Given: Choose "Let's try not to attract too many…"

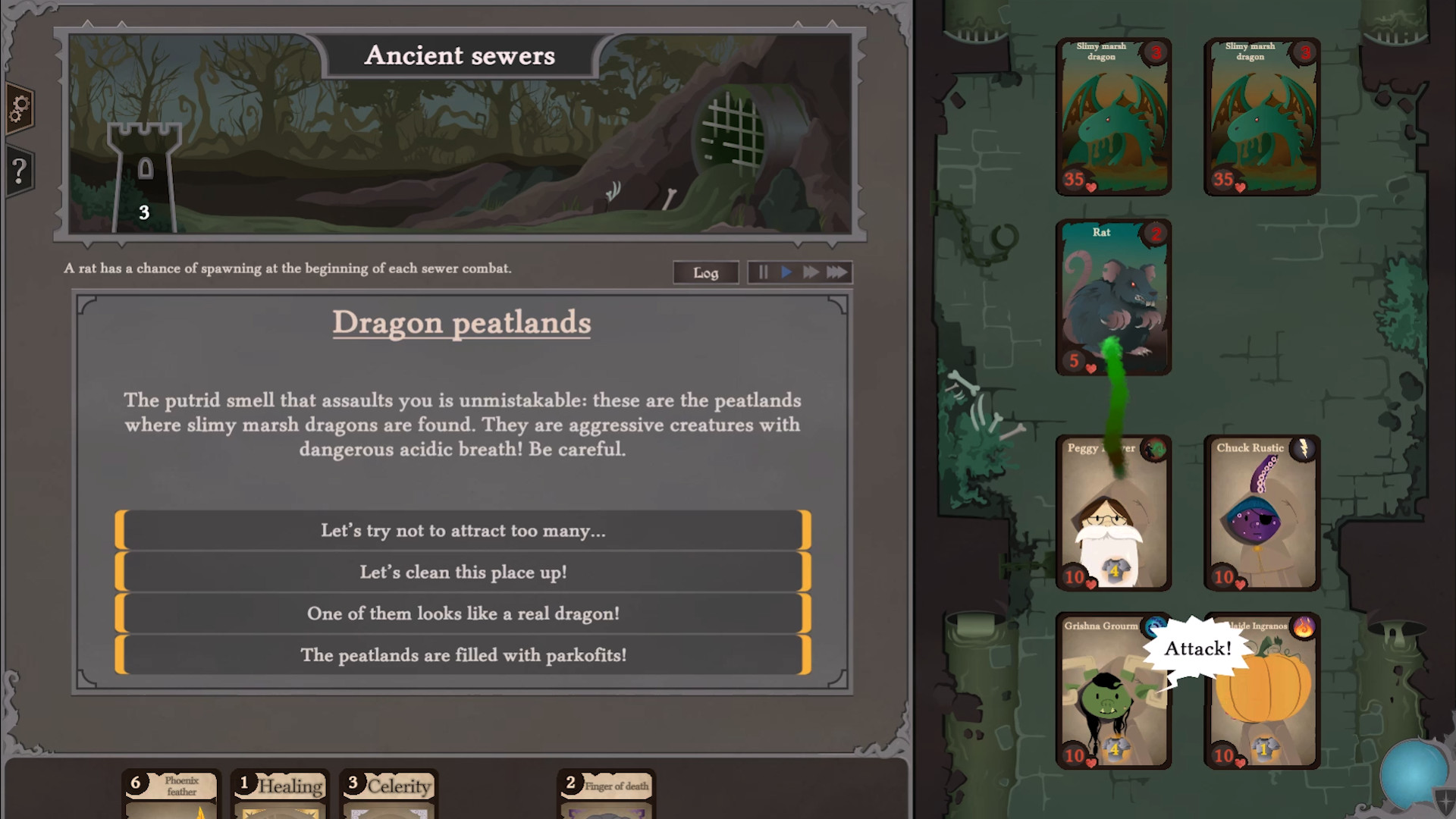Looking at the screenshot, I should pyautogui.click(x=462, y=531).
